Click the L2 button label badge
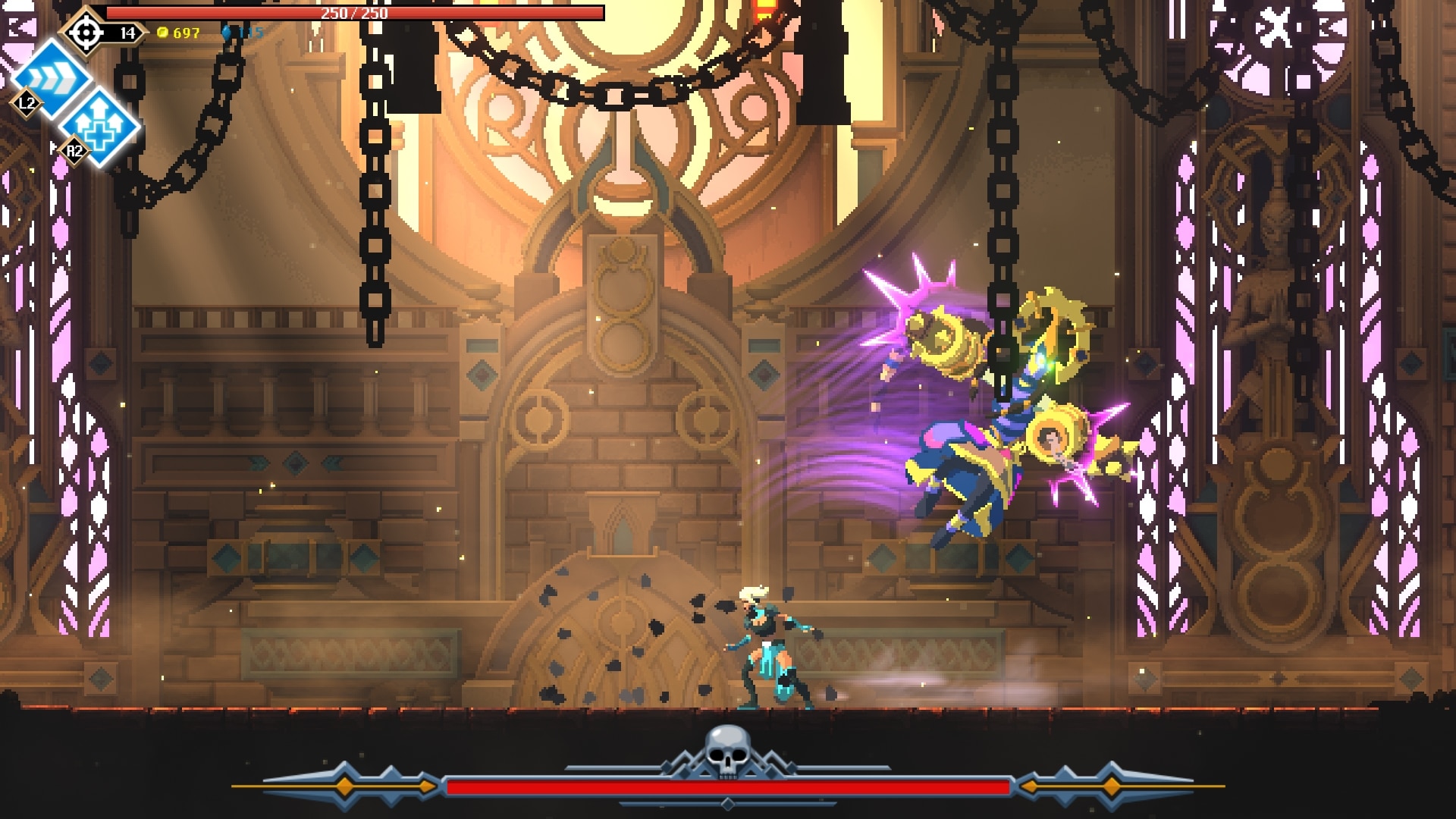Viewport: 1456px width, 819px height. pos(27,105)
